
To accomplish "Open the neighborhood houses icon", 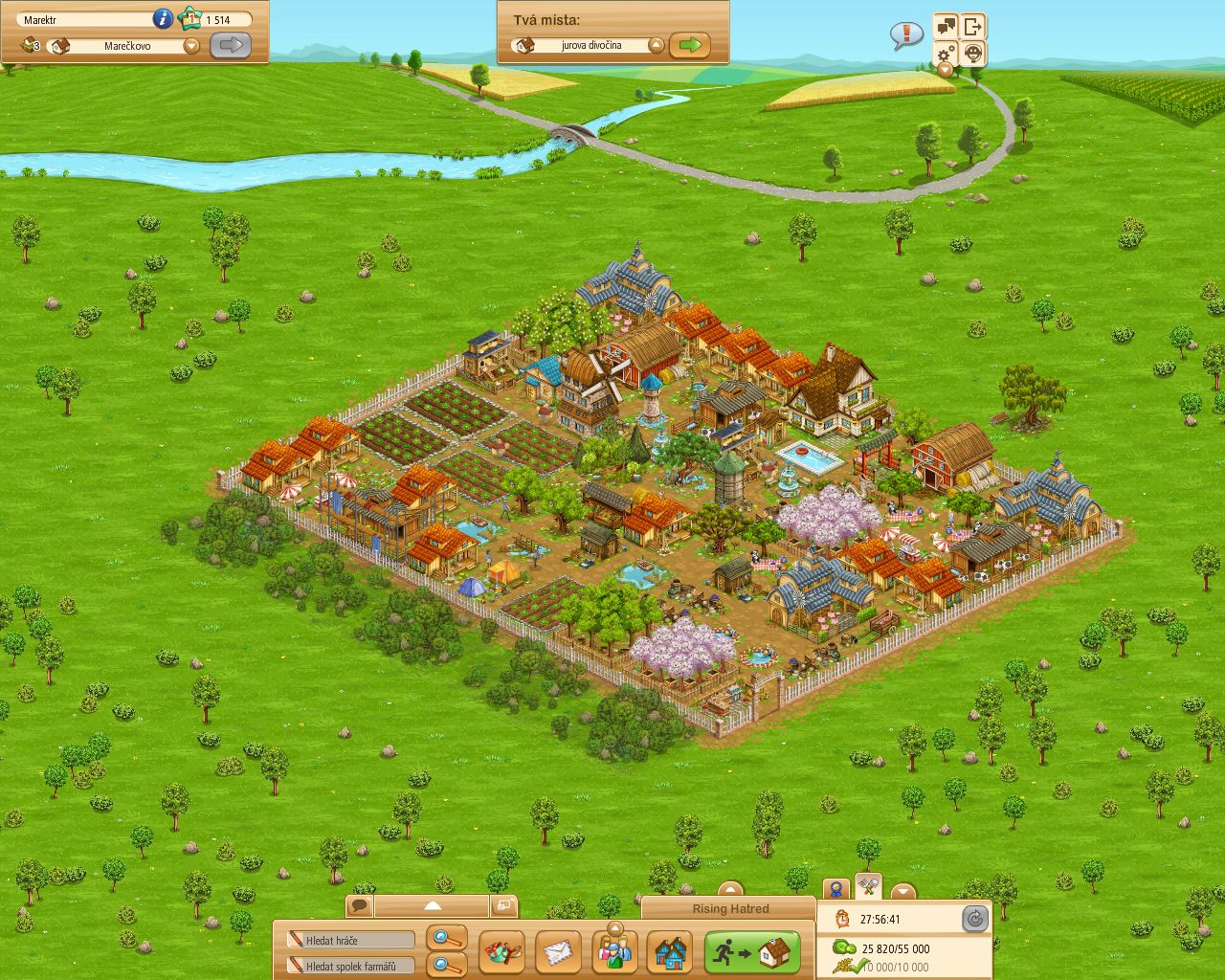I will (670, 952).
